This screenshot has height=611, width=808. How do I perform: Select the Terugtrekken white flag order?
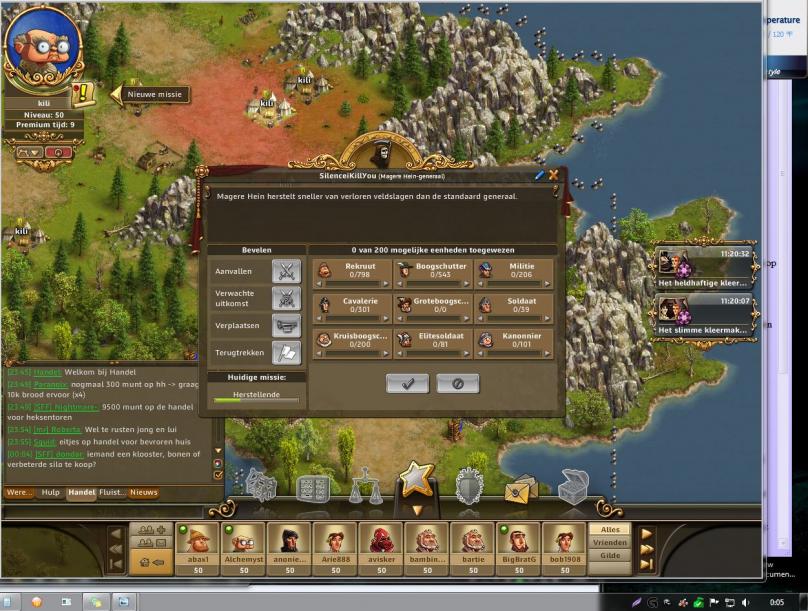(286, 353)
